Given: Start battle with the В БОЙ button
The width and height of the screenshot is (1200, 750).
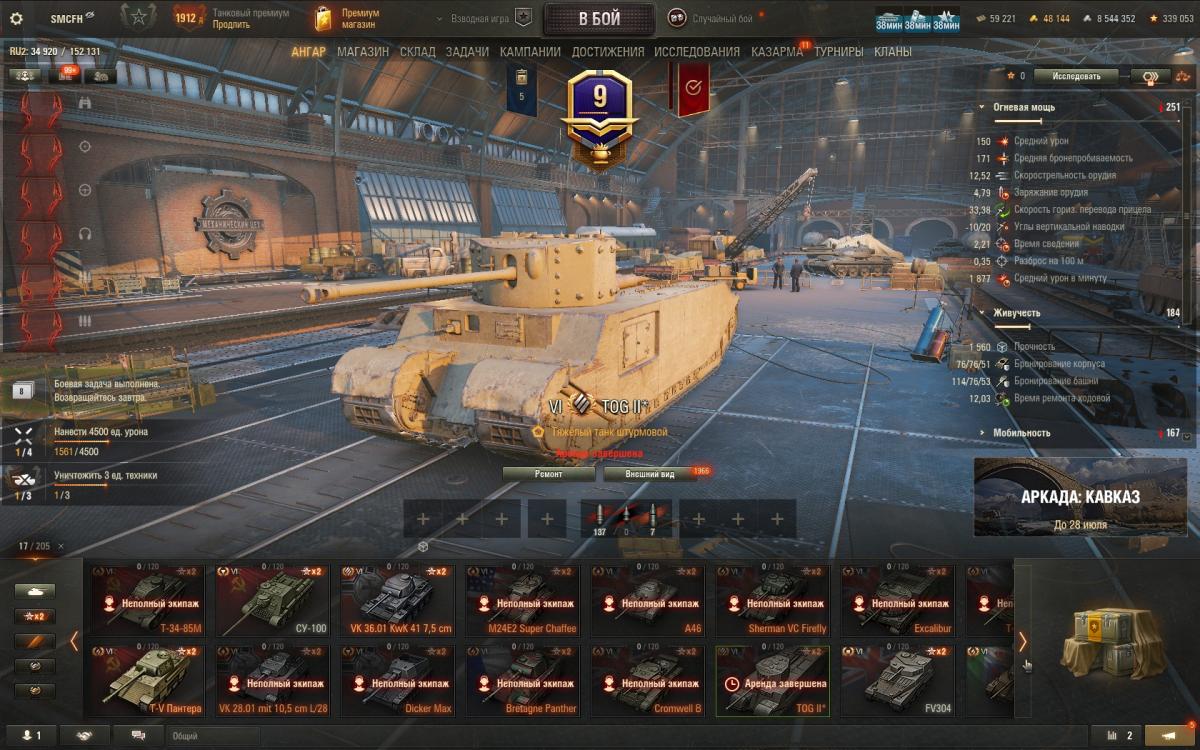Looking at the screenshot, I should coord(599,19).
